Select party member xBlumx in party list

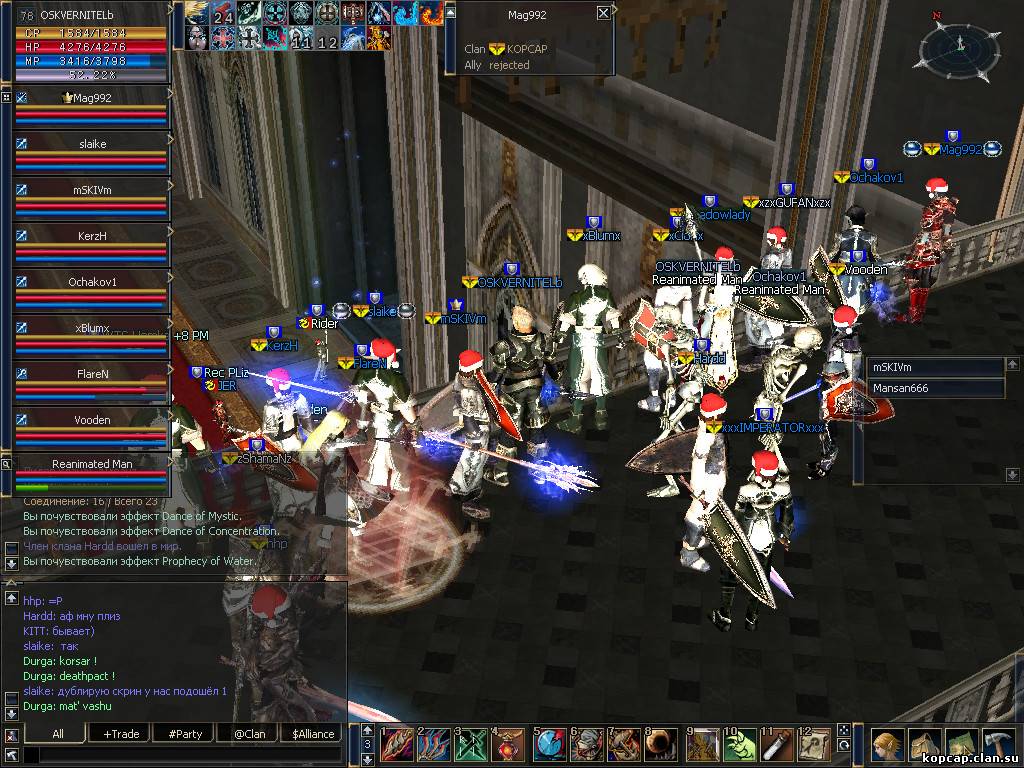pos(91,328)
